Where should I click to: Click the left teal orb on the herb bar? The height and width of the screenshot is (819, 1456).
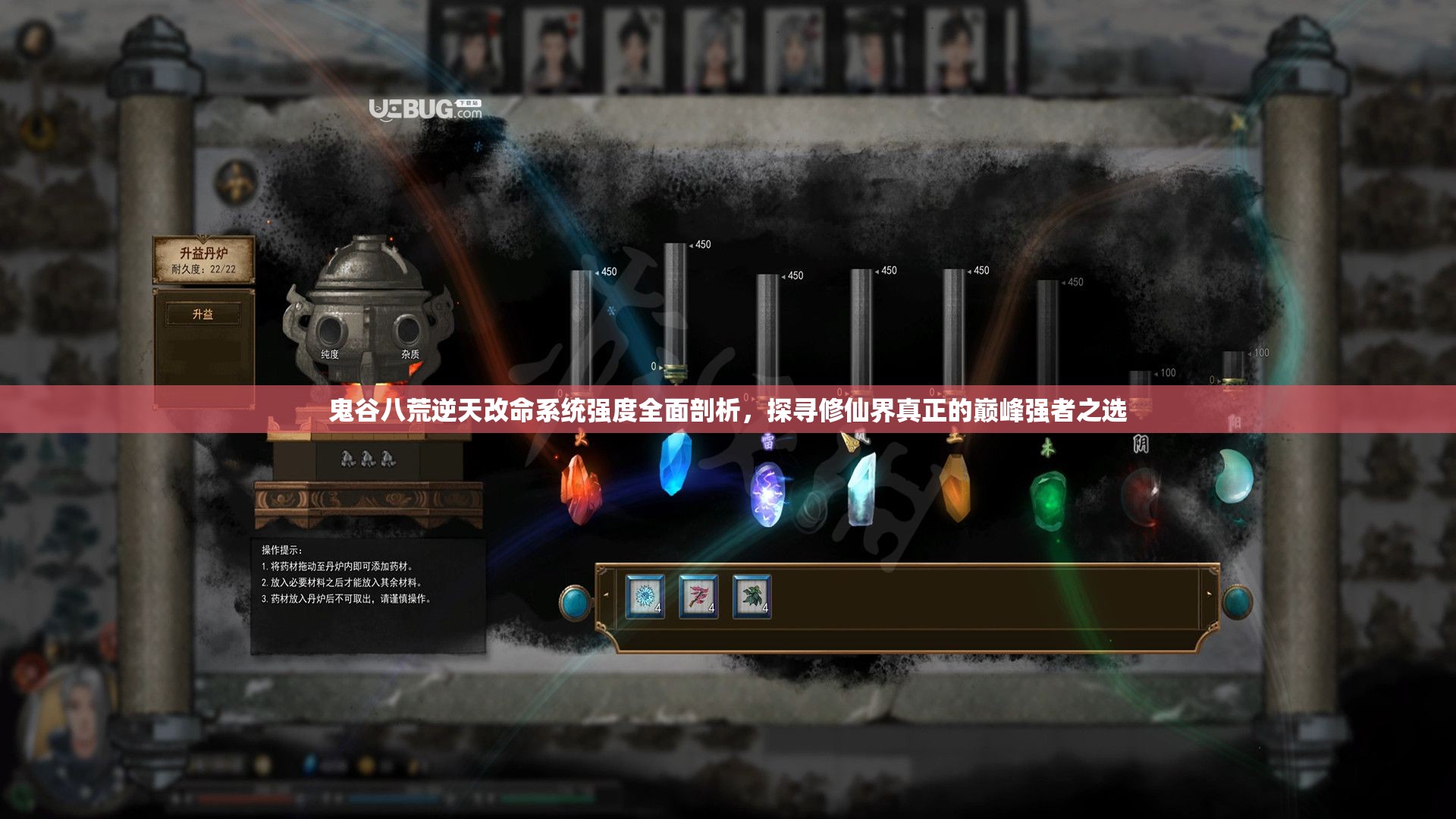tap(576, 603)
